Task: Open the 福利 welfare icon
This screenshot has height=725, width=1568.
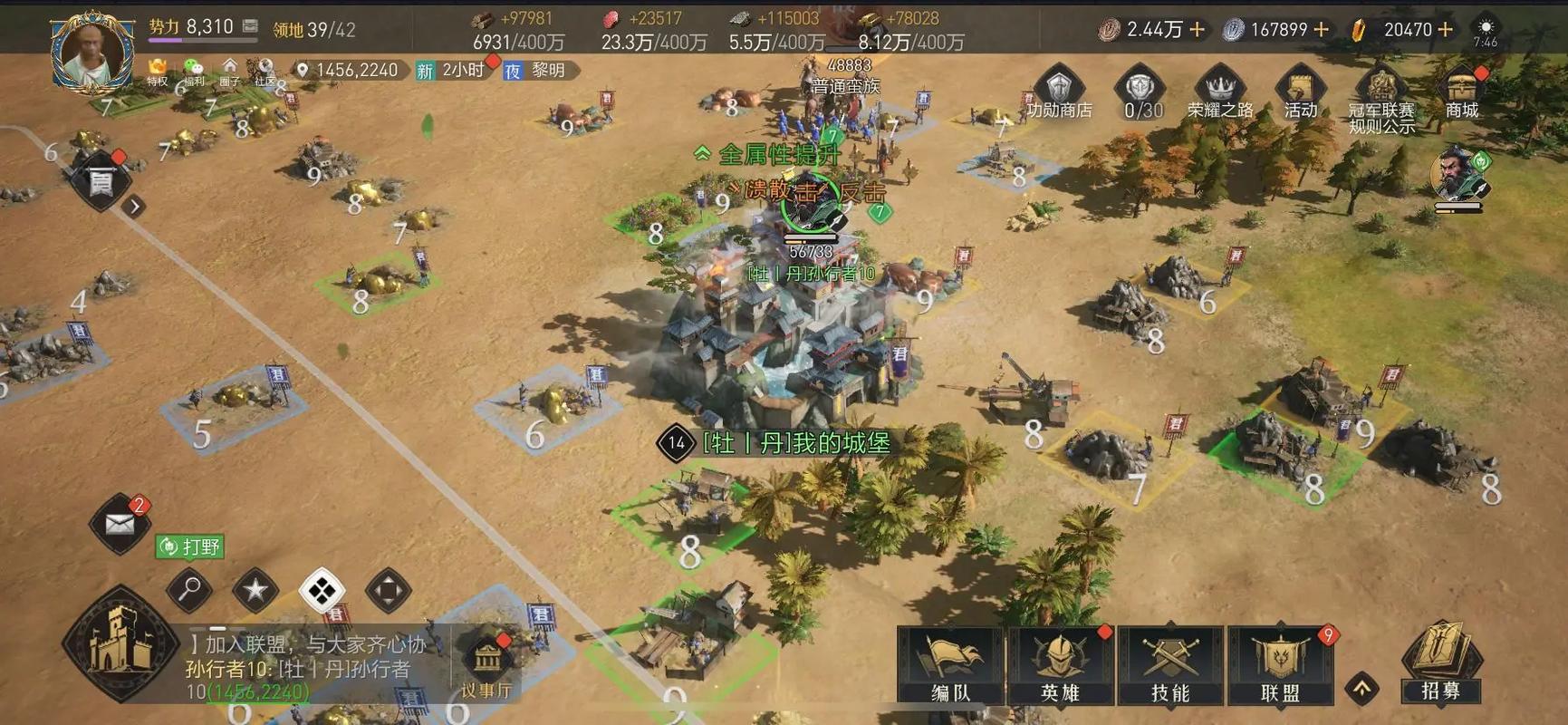Action: [x=194, y=71]
